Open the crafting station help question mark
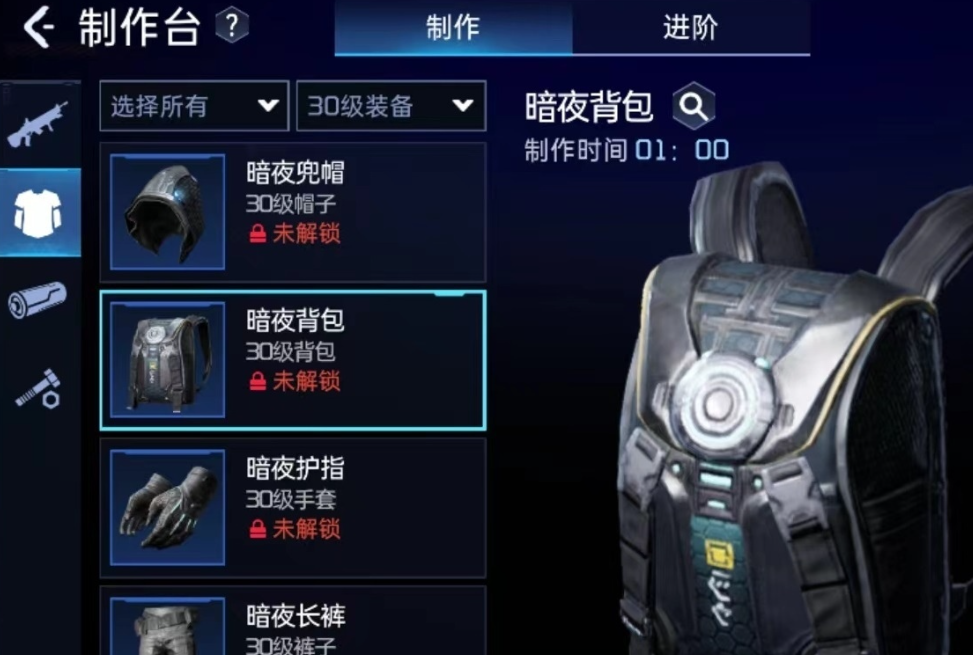This screenshot has width=973, height=655. (x=231, y=26)
